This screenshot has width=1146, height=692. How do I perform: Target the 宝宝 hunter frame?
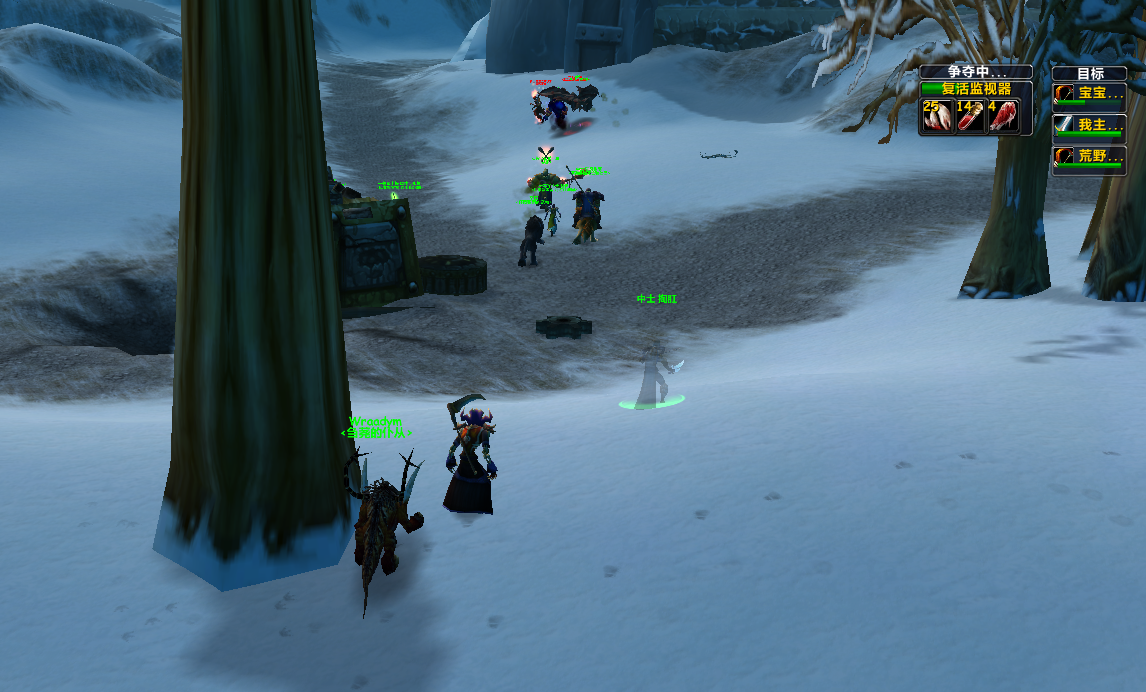point(1089,96)
